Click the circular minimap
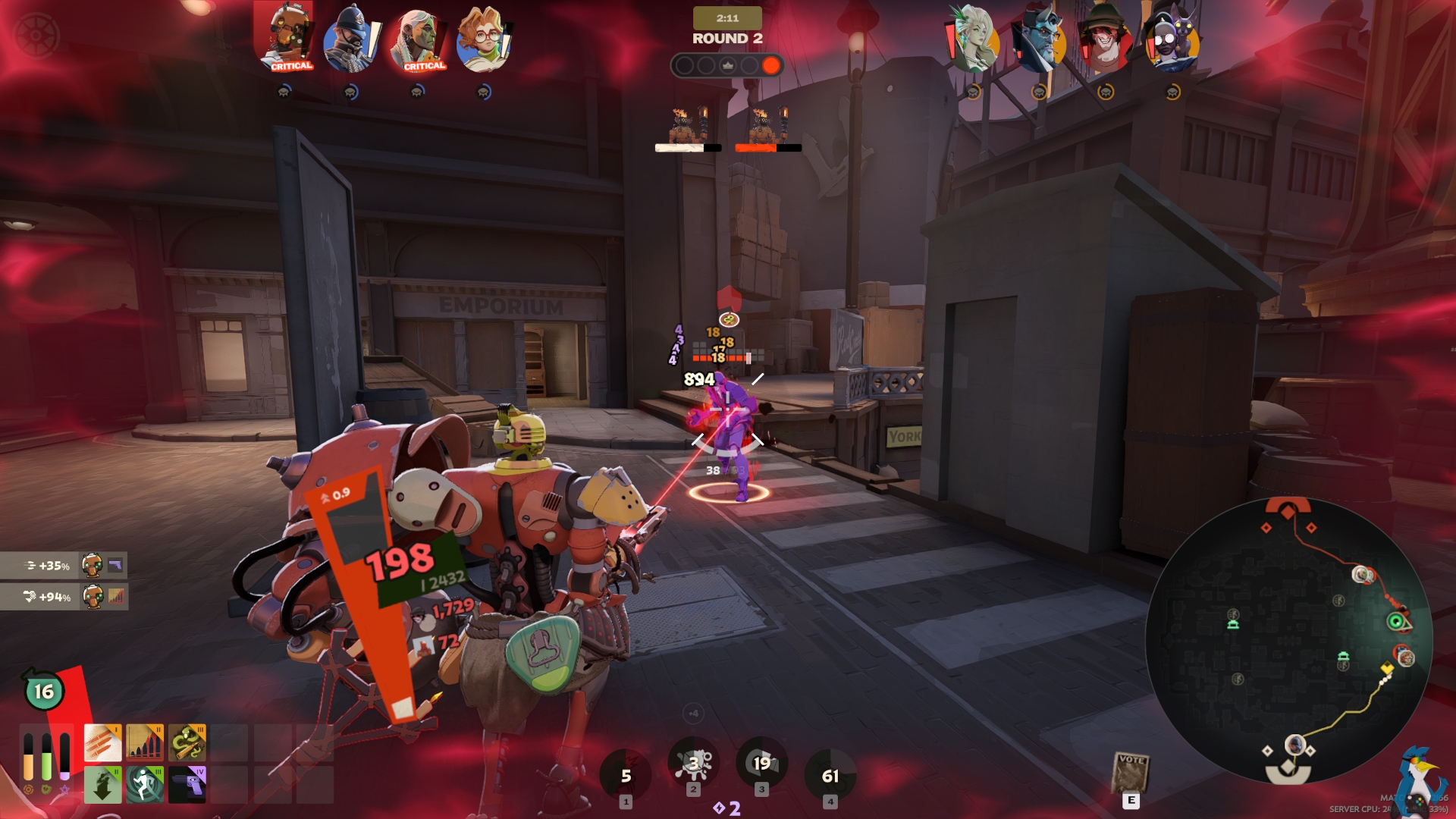 [1288, 639]
